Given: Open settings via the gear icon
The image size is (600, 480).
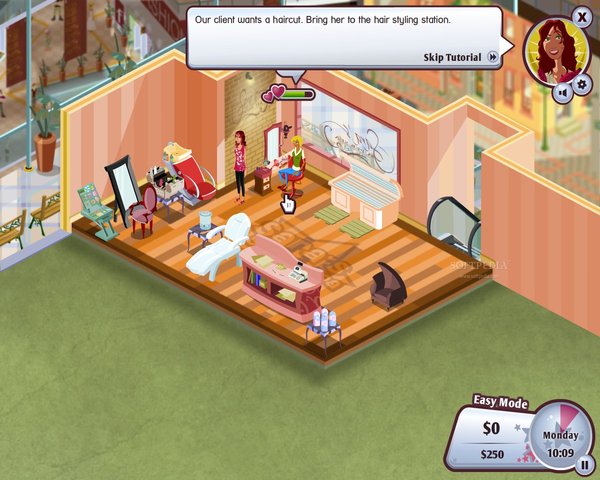Looking at the screenshot, I should click(583, 84).
